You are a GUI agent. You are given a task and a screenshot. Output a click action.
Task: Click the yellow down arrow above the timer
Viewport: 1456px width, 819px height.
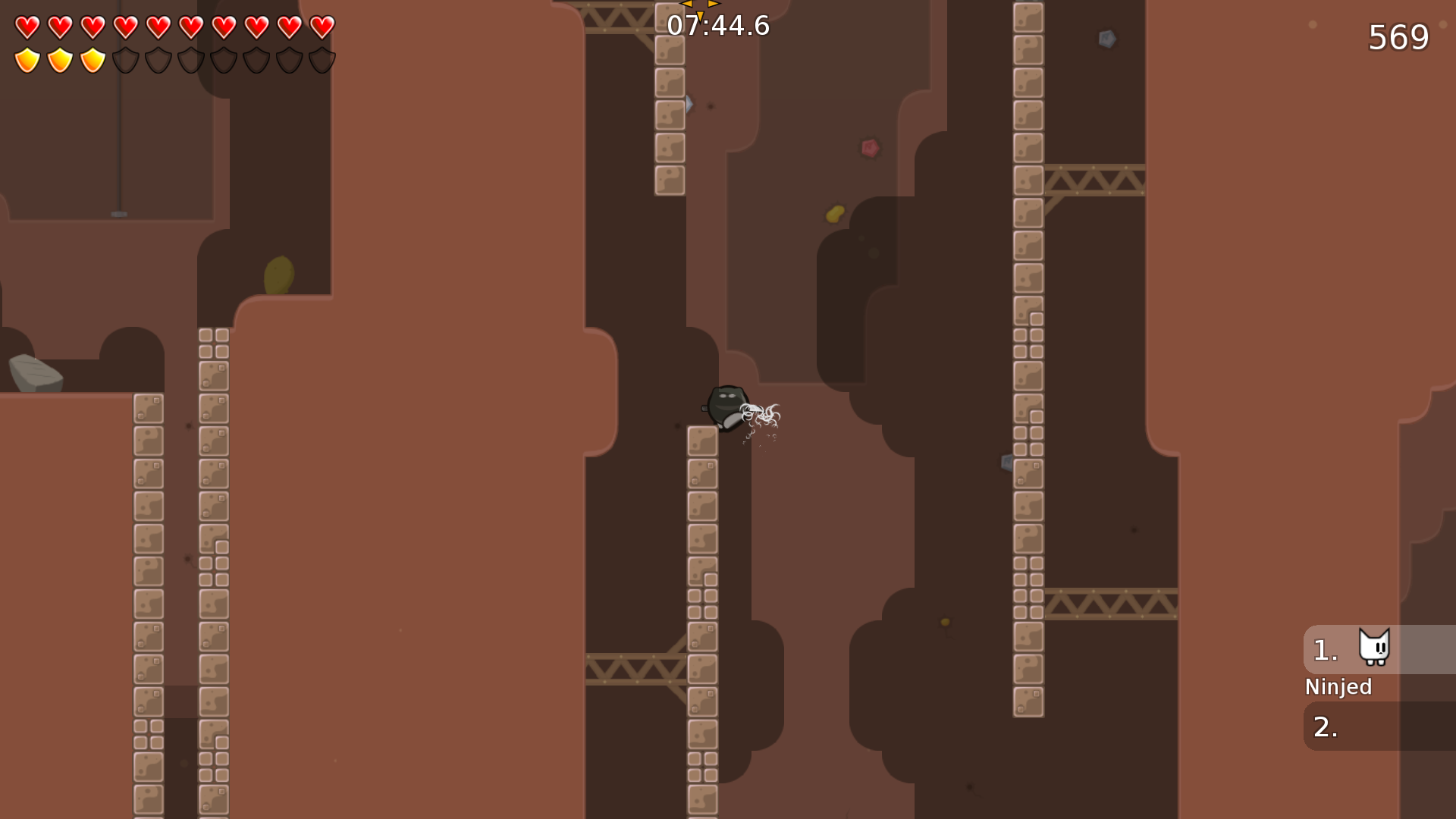(700, 15)
